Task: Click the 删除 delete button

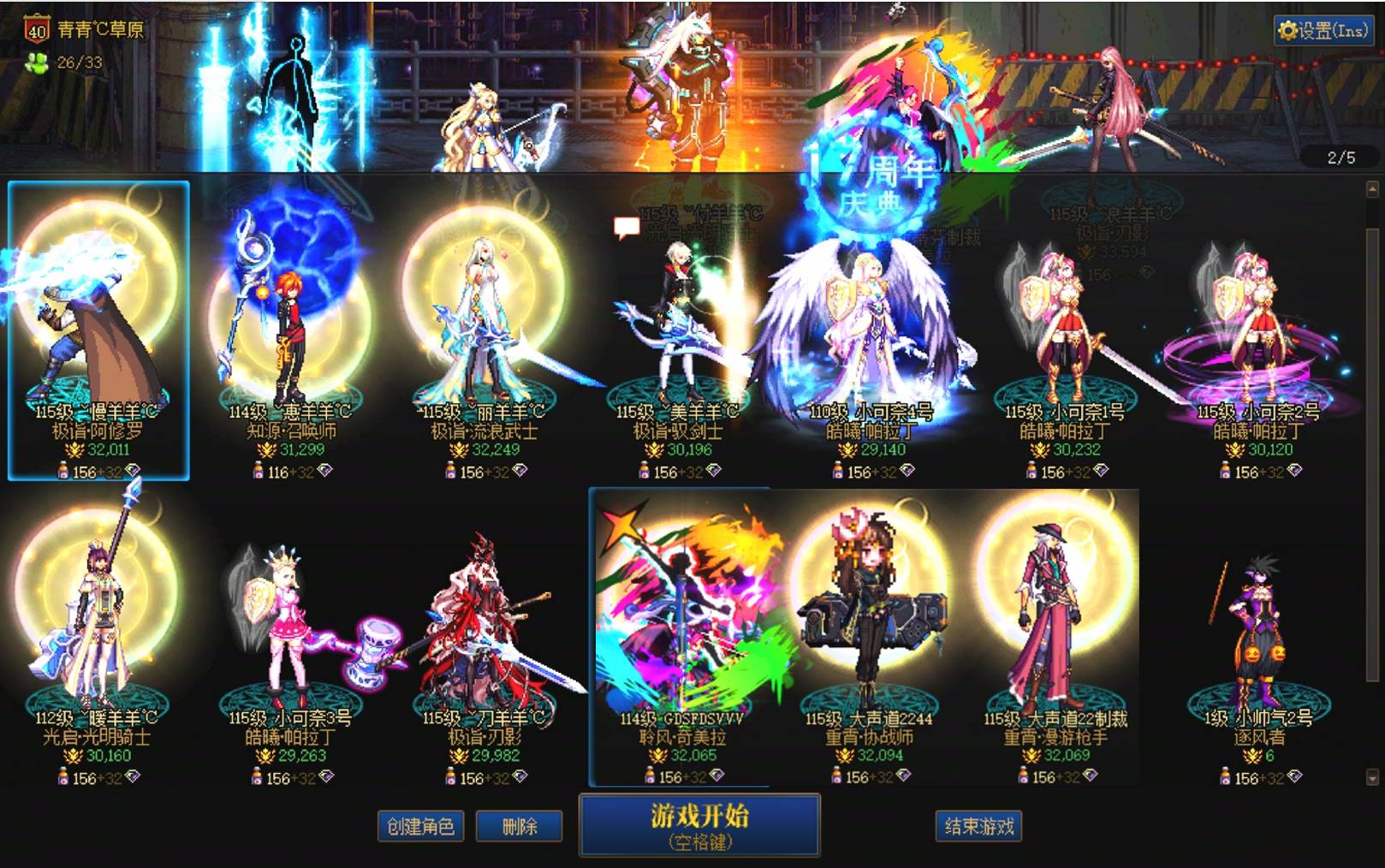Action: tap(520, 827)
